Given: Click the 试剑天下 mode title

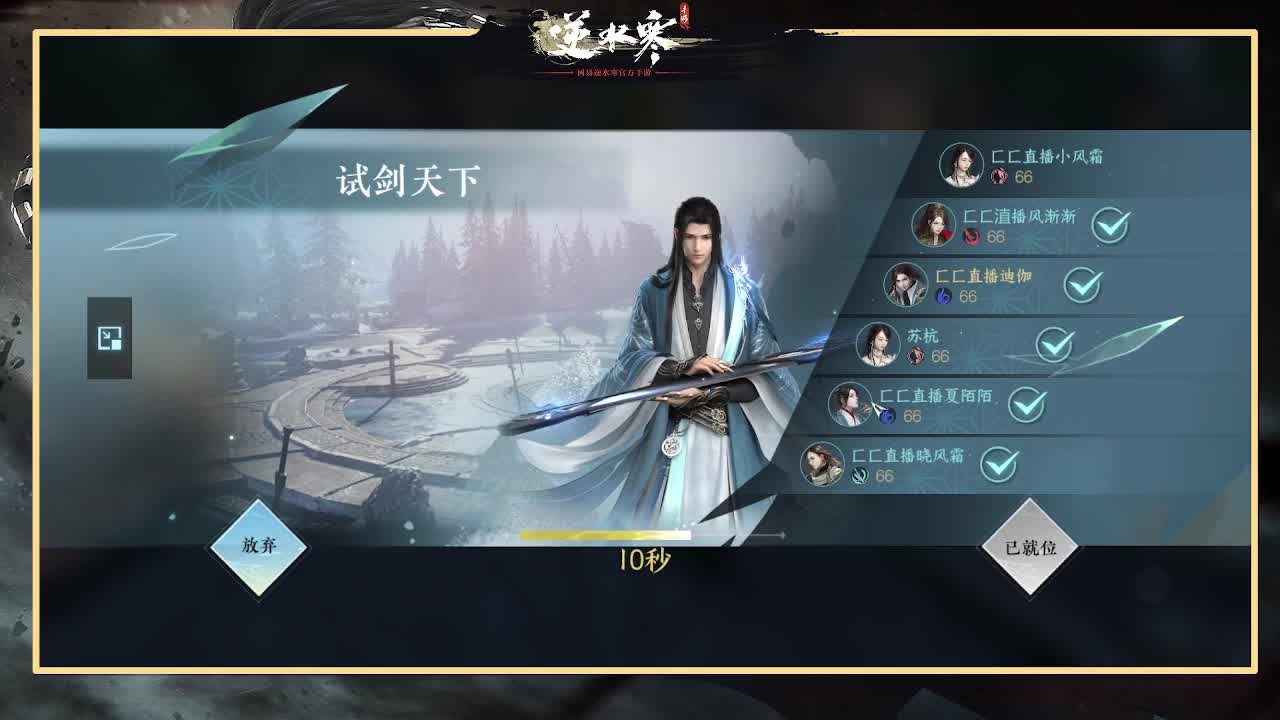Looking at the screenshot, I should coord(408,180).
